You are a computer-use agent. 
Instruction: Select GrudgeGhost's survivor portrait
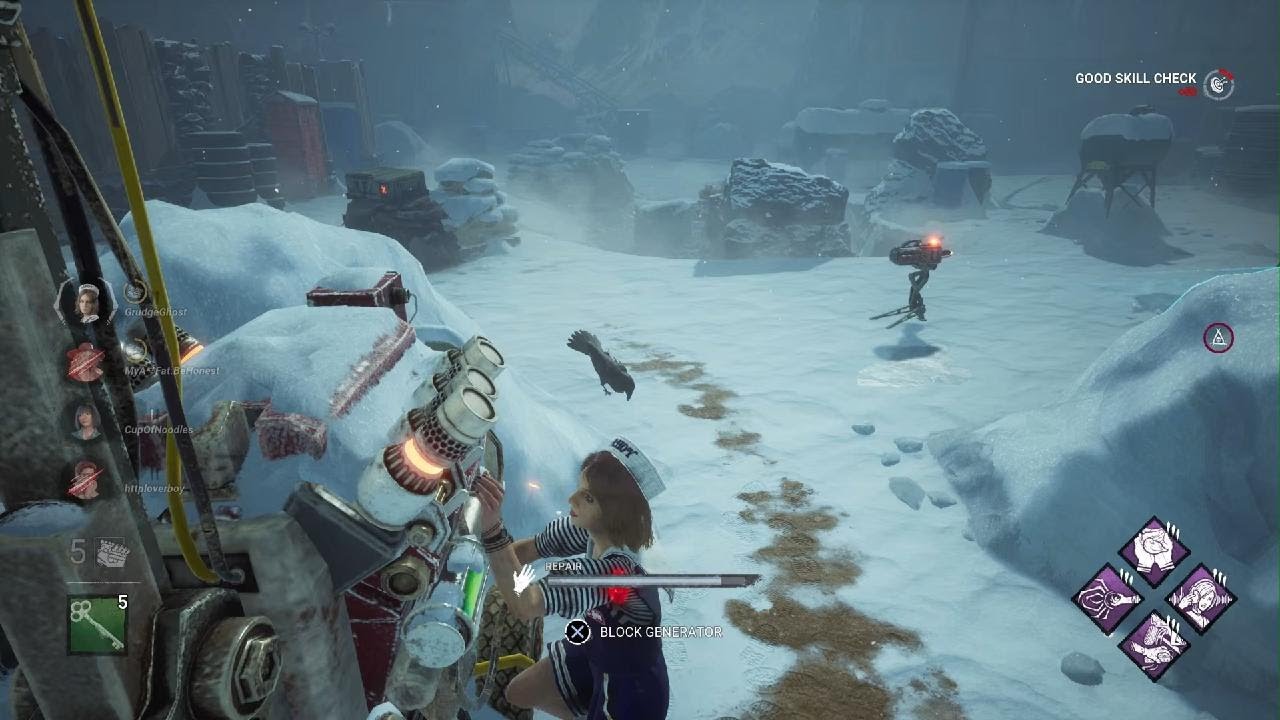click(87, 301)
